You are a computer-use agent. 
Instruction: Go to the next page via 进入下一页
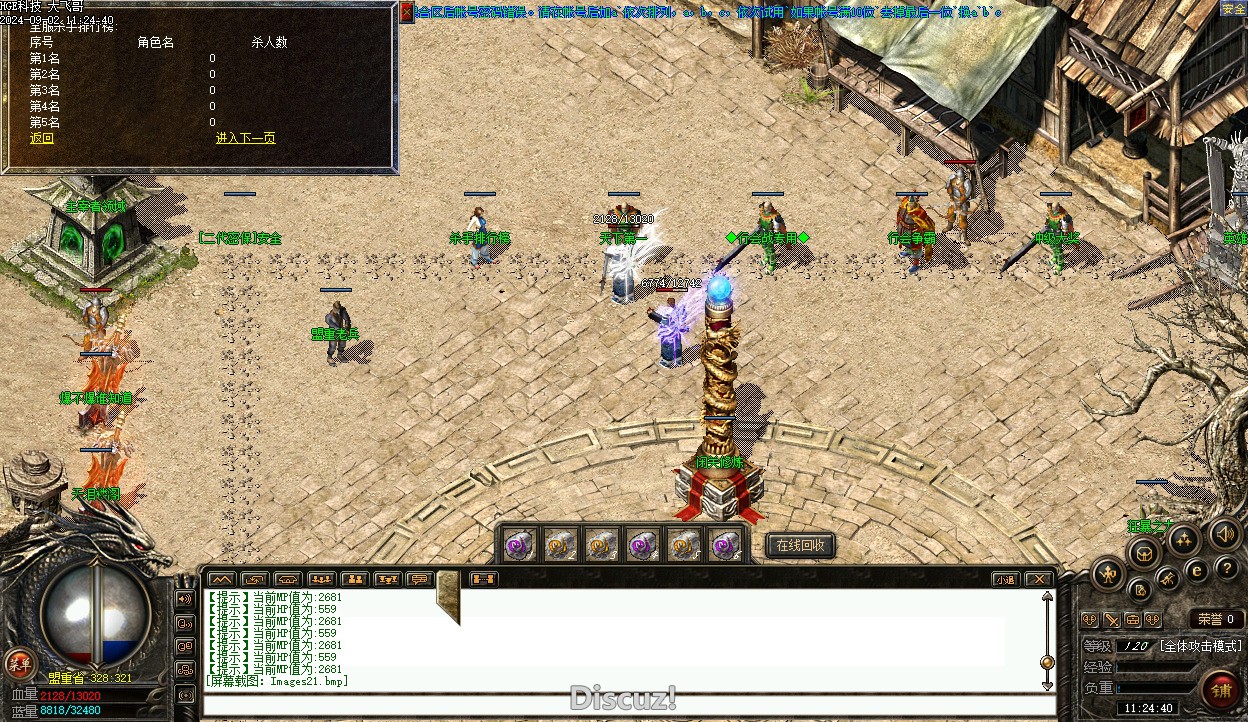point(245,139)
